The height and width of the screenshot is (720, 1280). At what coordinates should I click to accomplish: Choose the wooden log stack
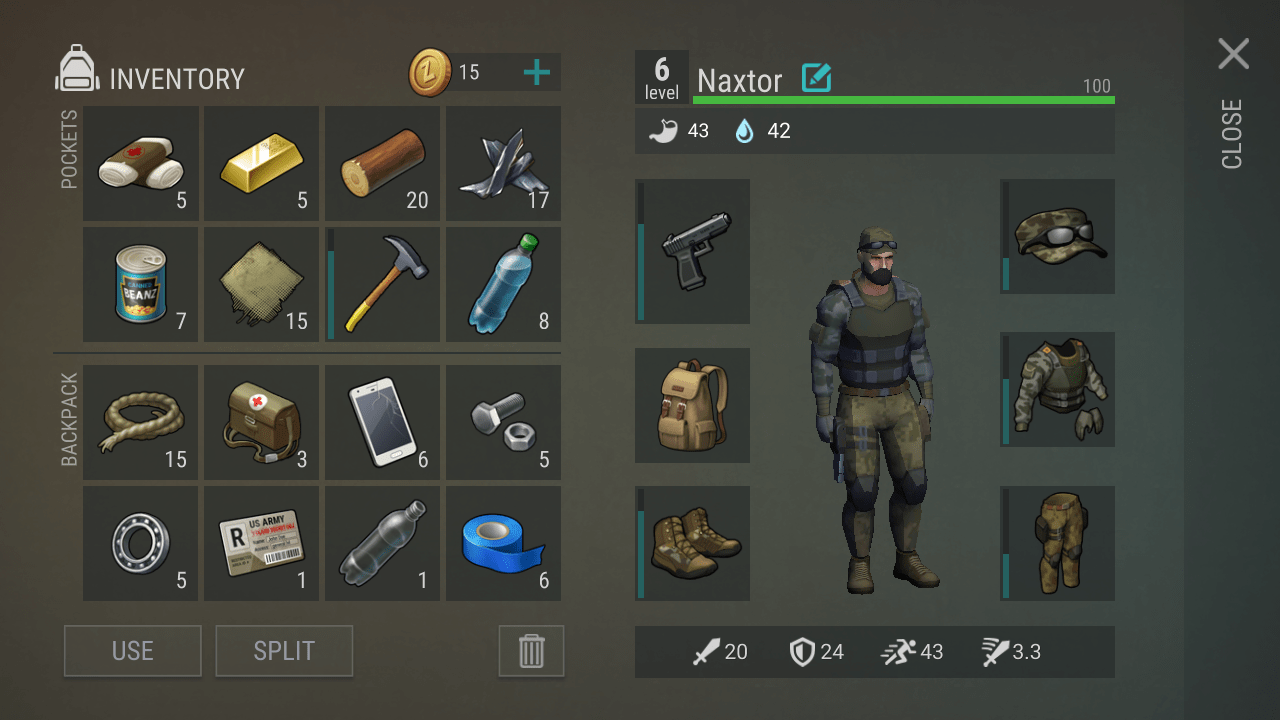click(382, 164)
